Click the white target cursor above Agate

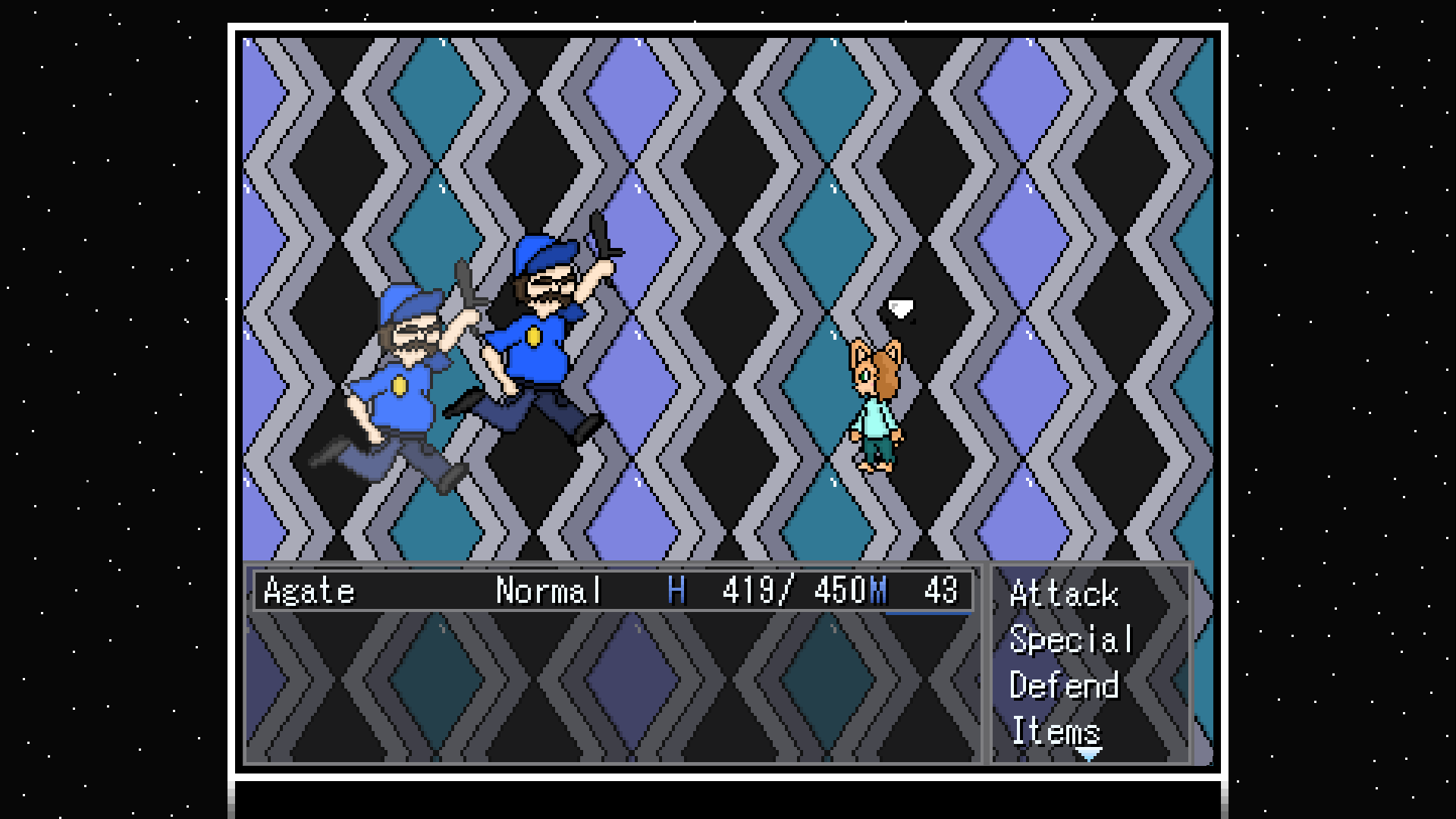[x=901, y=306]
